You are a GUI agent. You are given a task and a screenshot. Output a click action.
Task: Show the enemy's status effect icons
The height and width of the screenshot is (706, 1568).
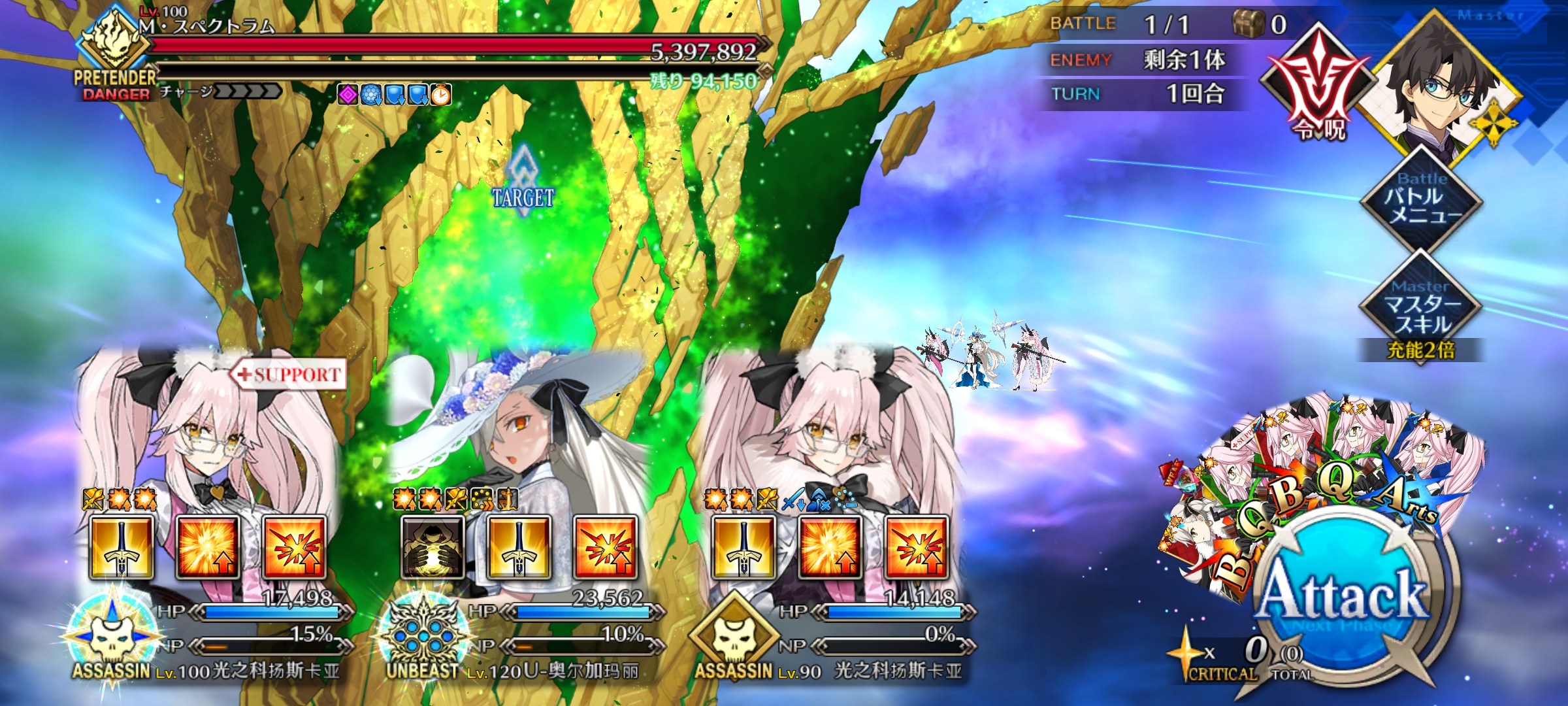click(x=394, y=95)
